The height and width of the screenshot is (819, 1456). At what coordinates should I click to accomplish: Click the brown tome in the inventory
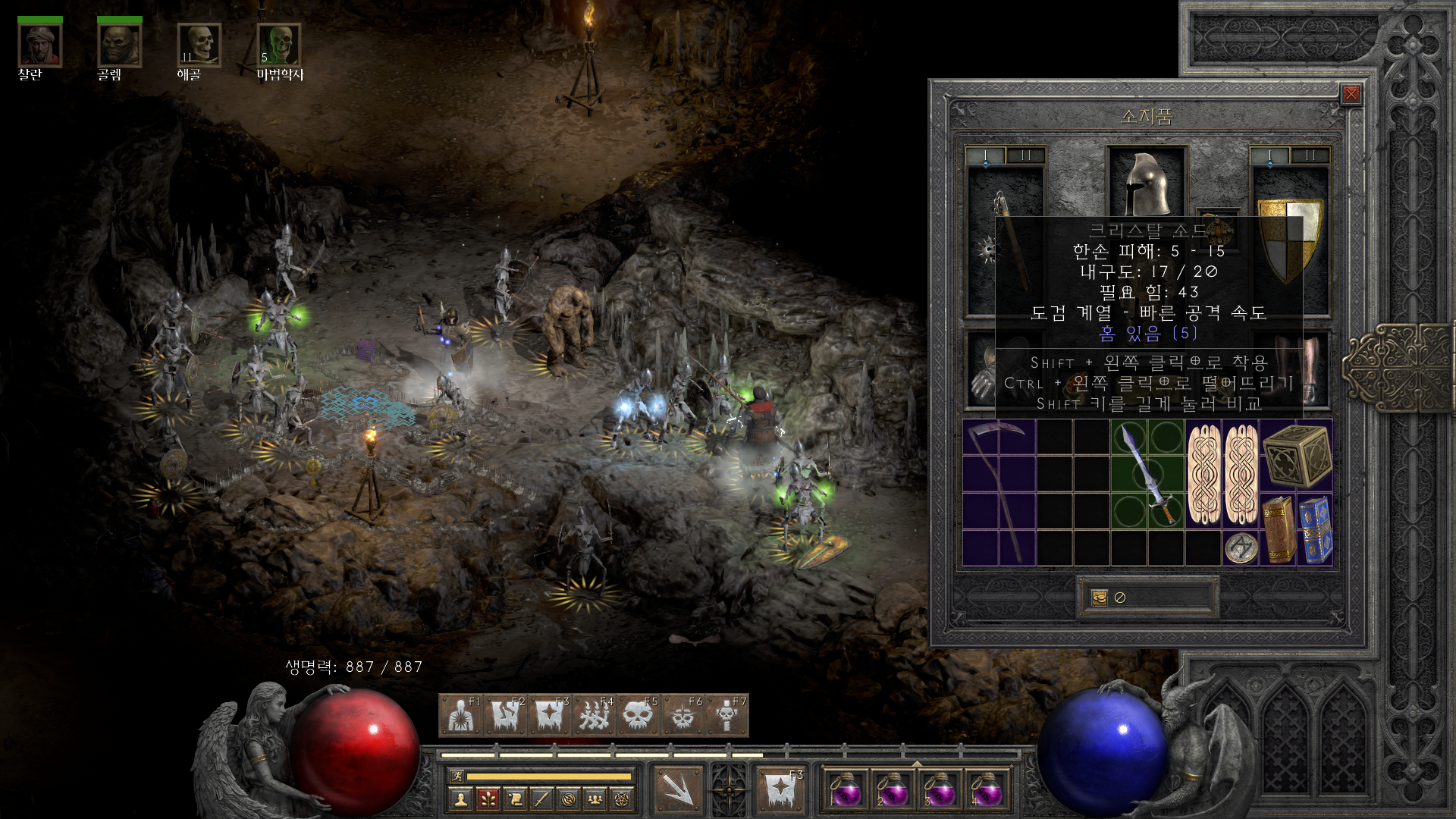(1279, 530)
